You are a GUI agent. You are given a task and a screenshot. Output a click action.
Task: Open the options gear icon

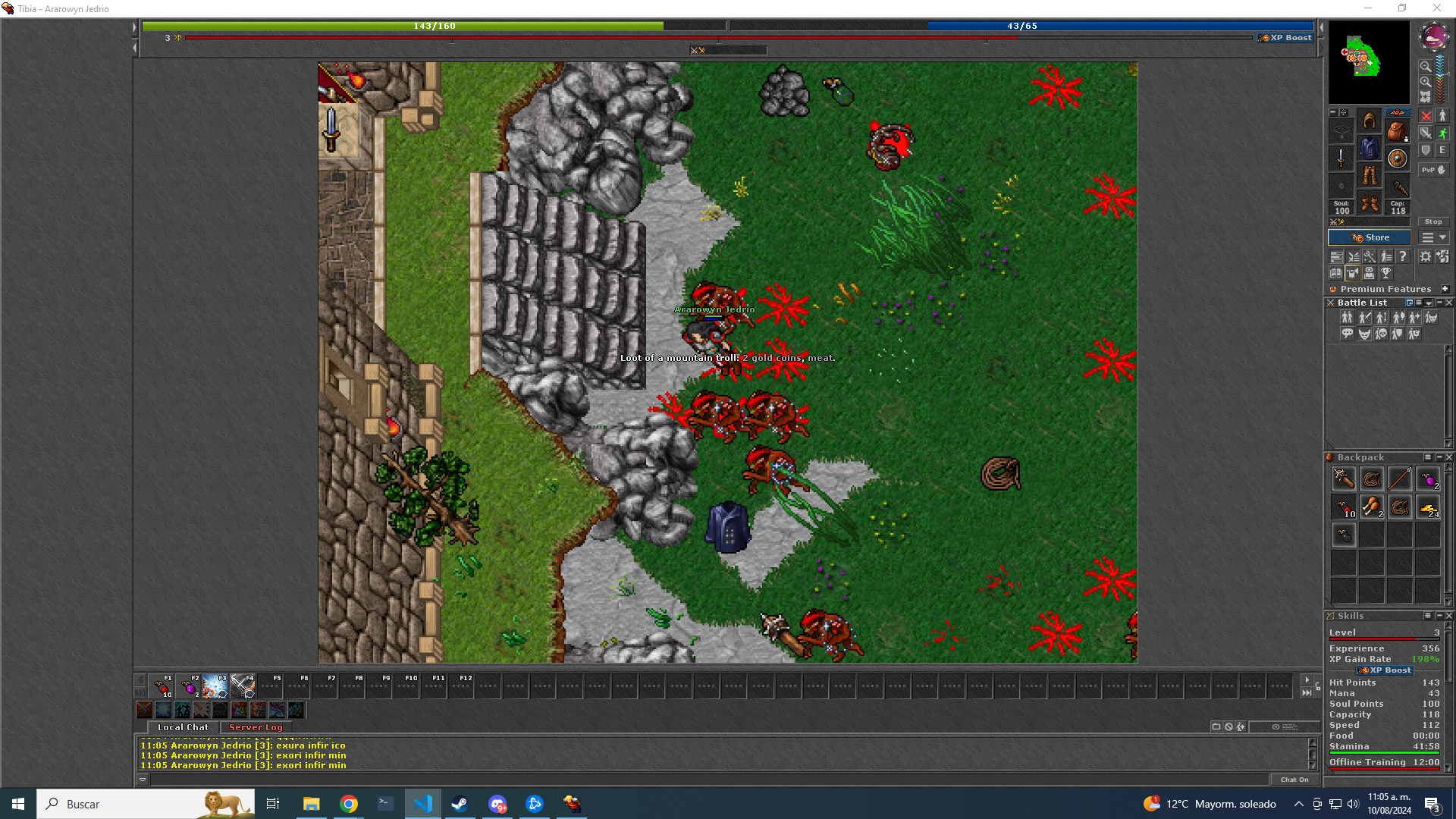(x=1425, y=256)
